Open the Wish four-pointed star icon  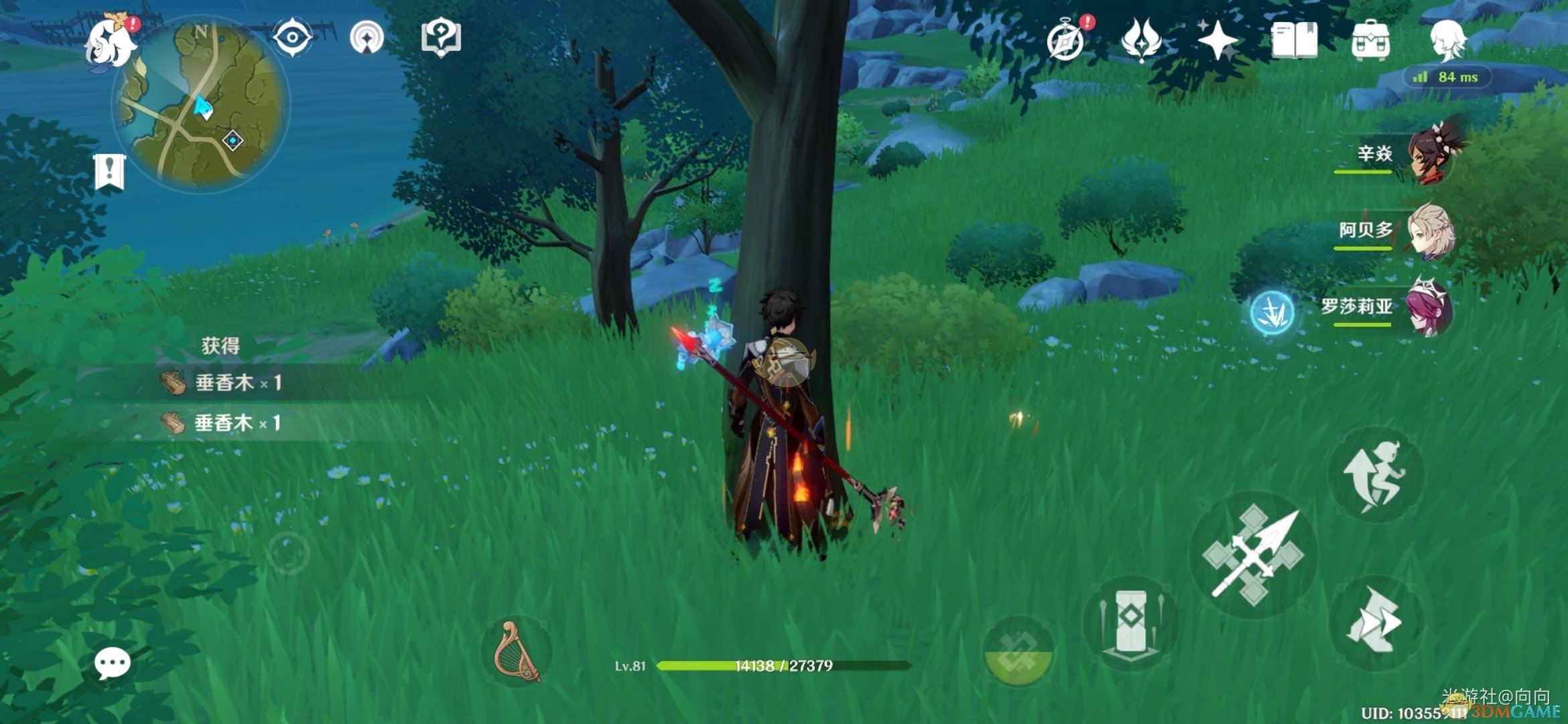coord(1218,40)
